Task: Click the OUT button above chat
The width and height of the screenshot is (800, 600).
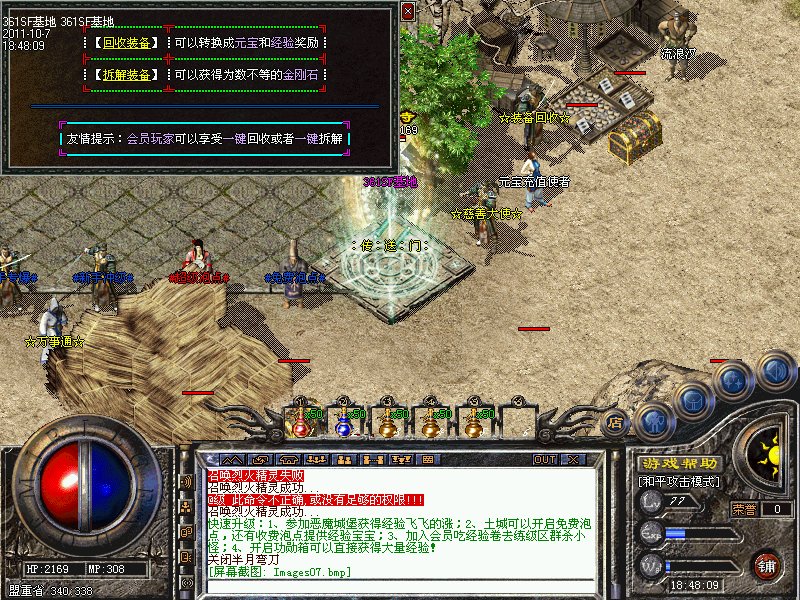Action: [544, 459]
